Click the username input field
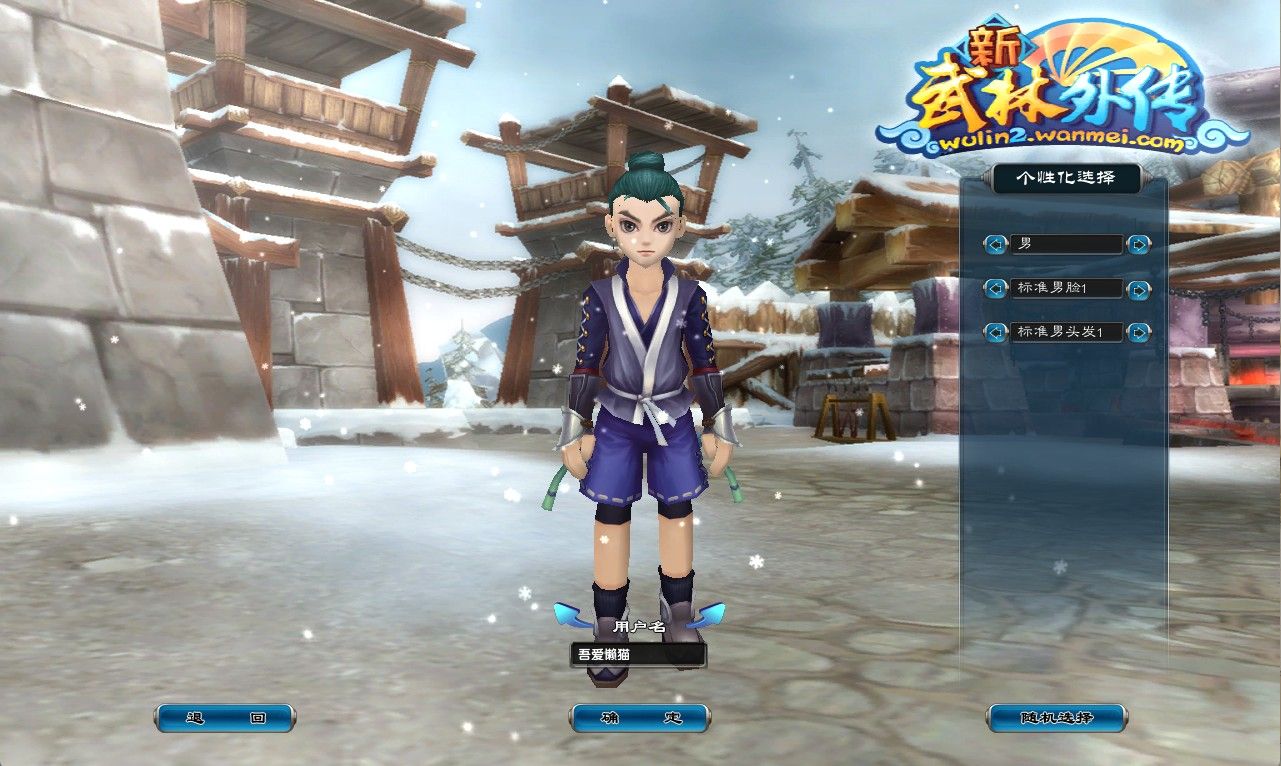The height and width of the screenshot is (766, 1281). 638,656
